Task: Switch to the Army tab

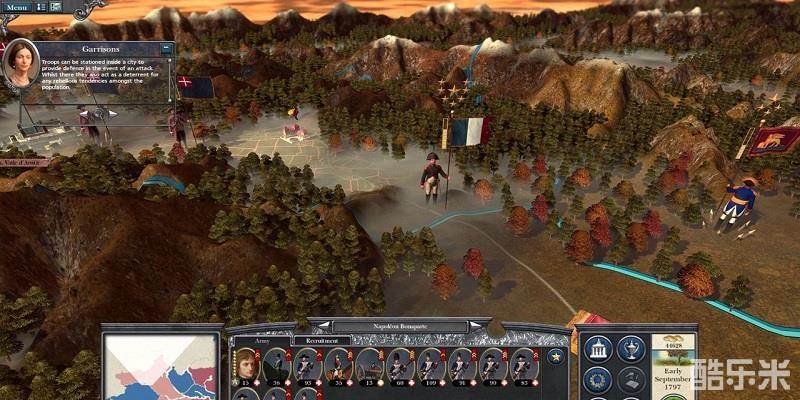Action: click(x=263, y=341)
